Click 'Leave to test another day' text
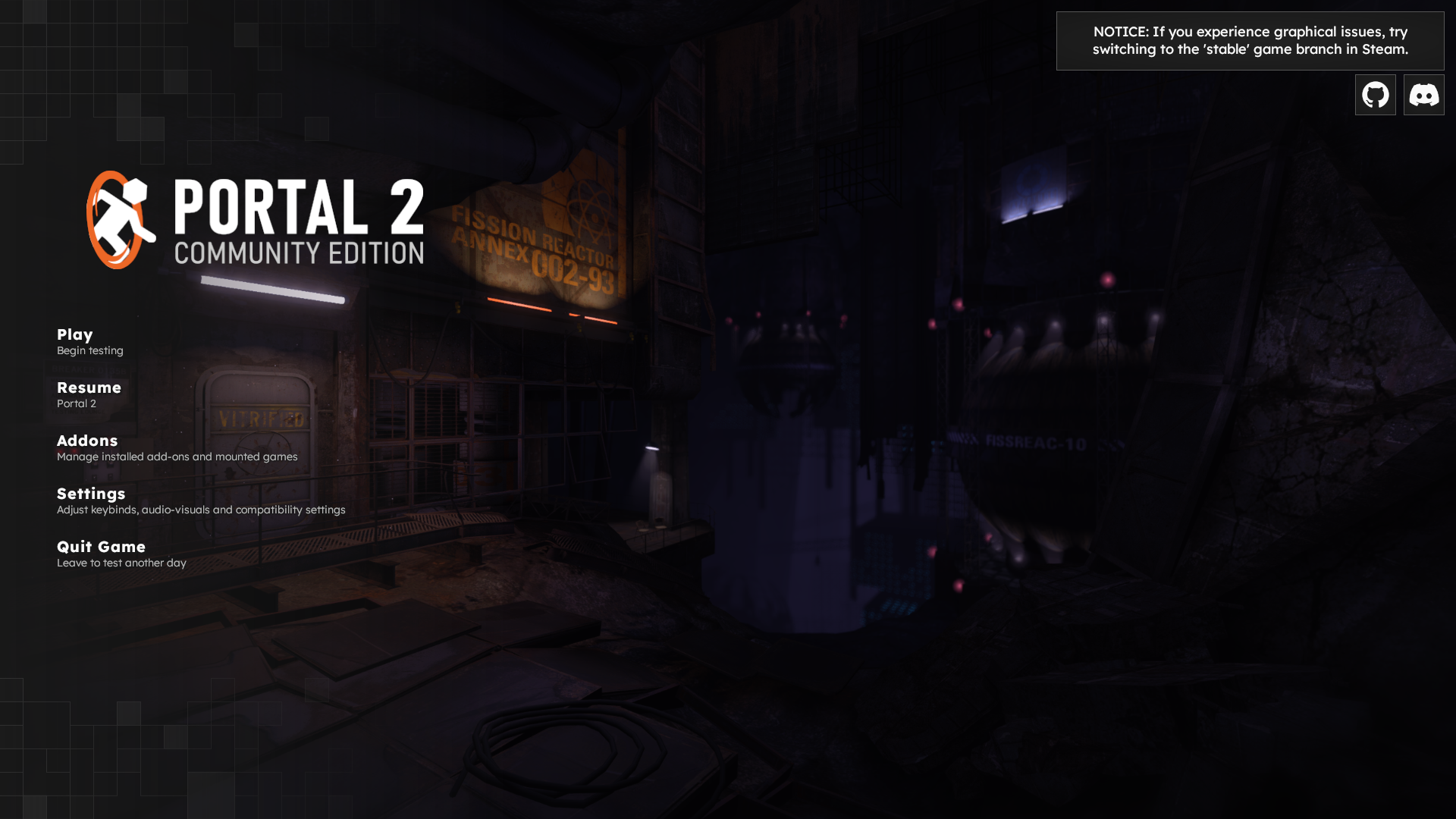This screenshot has width=1456, height=819. click(121, 563)
